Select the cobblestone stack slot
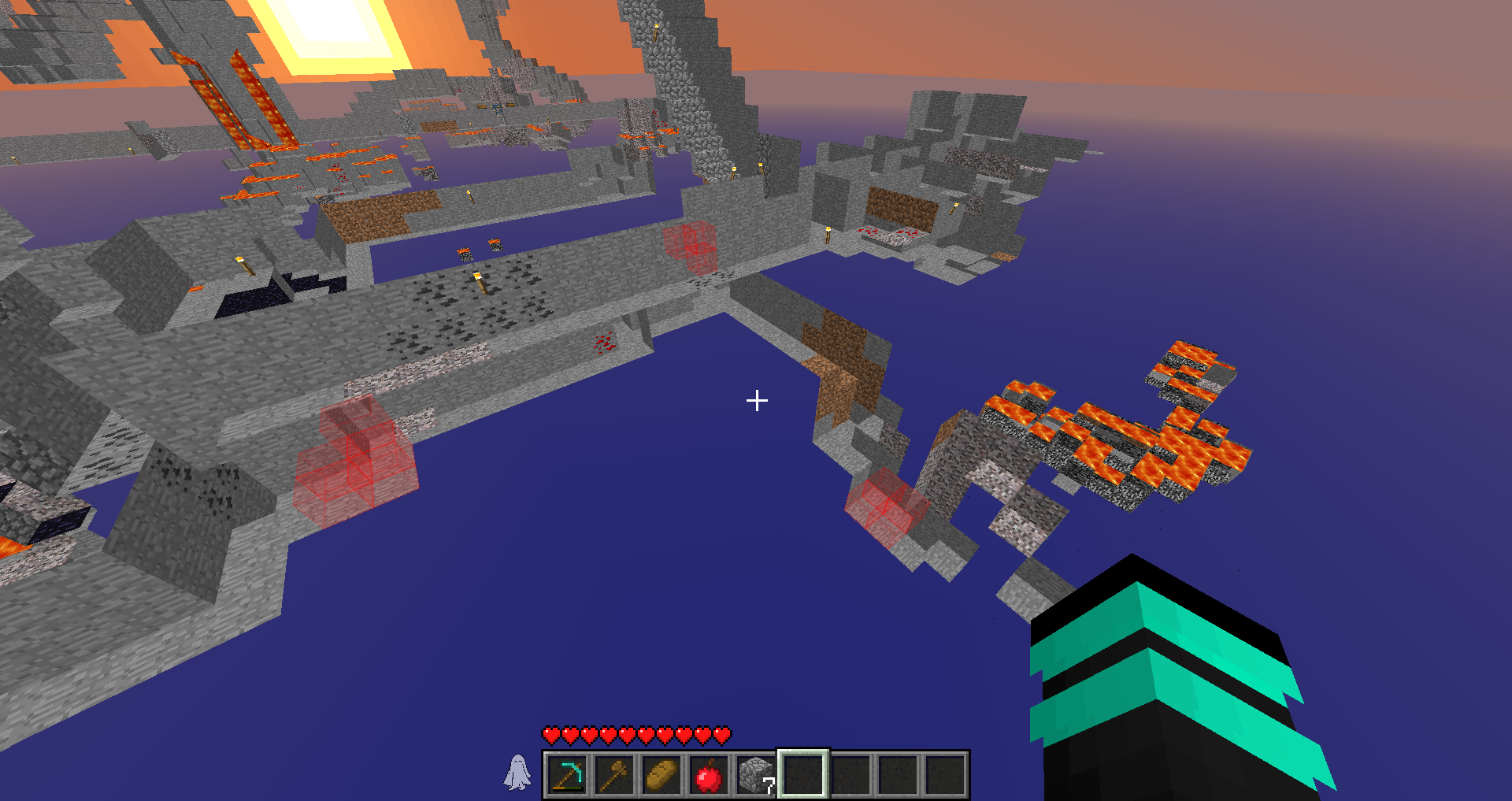Screen dimensions: 1512x801 755,775
